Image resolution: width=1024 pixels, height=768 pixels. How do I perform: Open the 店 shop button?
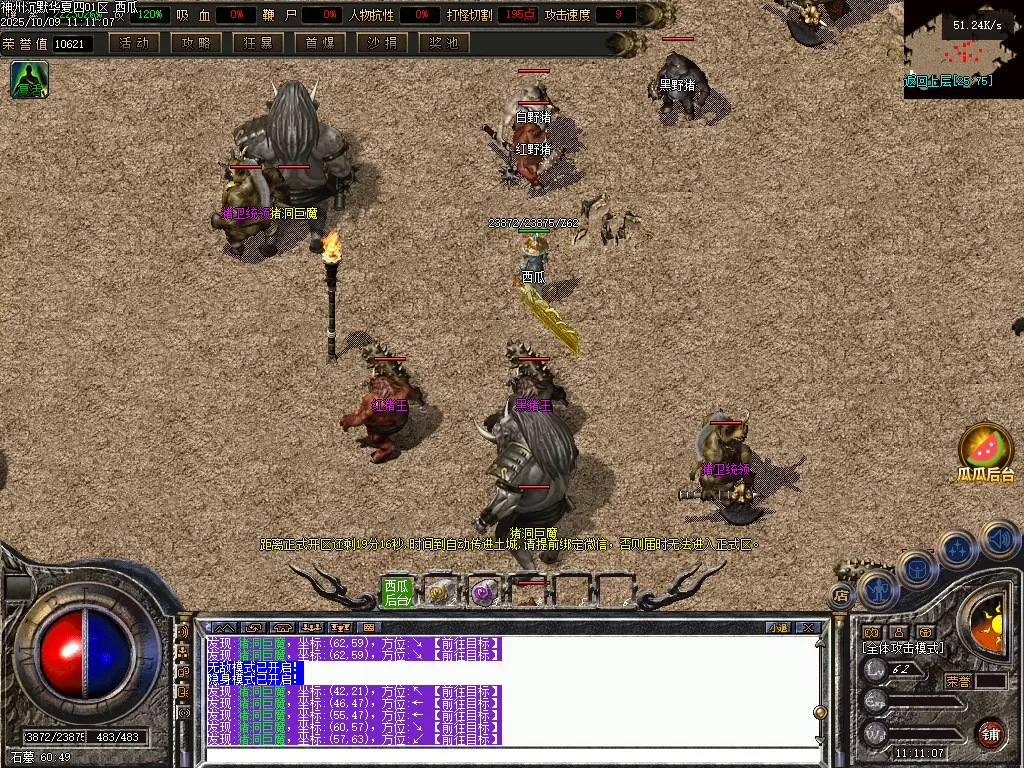[x=840, y=597]
